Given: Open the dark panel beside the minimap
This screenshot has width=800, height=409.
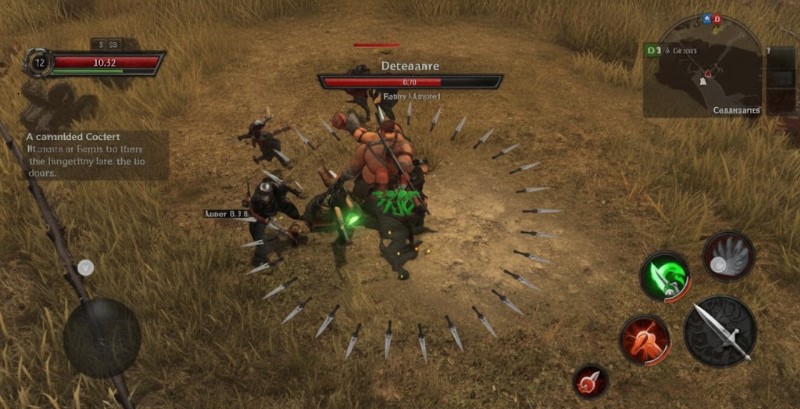Looking at the screenshot, I should pyautogui.click(x=781, y=79).
